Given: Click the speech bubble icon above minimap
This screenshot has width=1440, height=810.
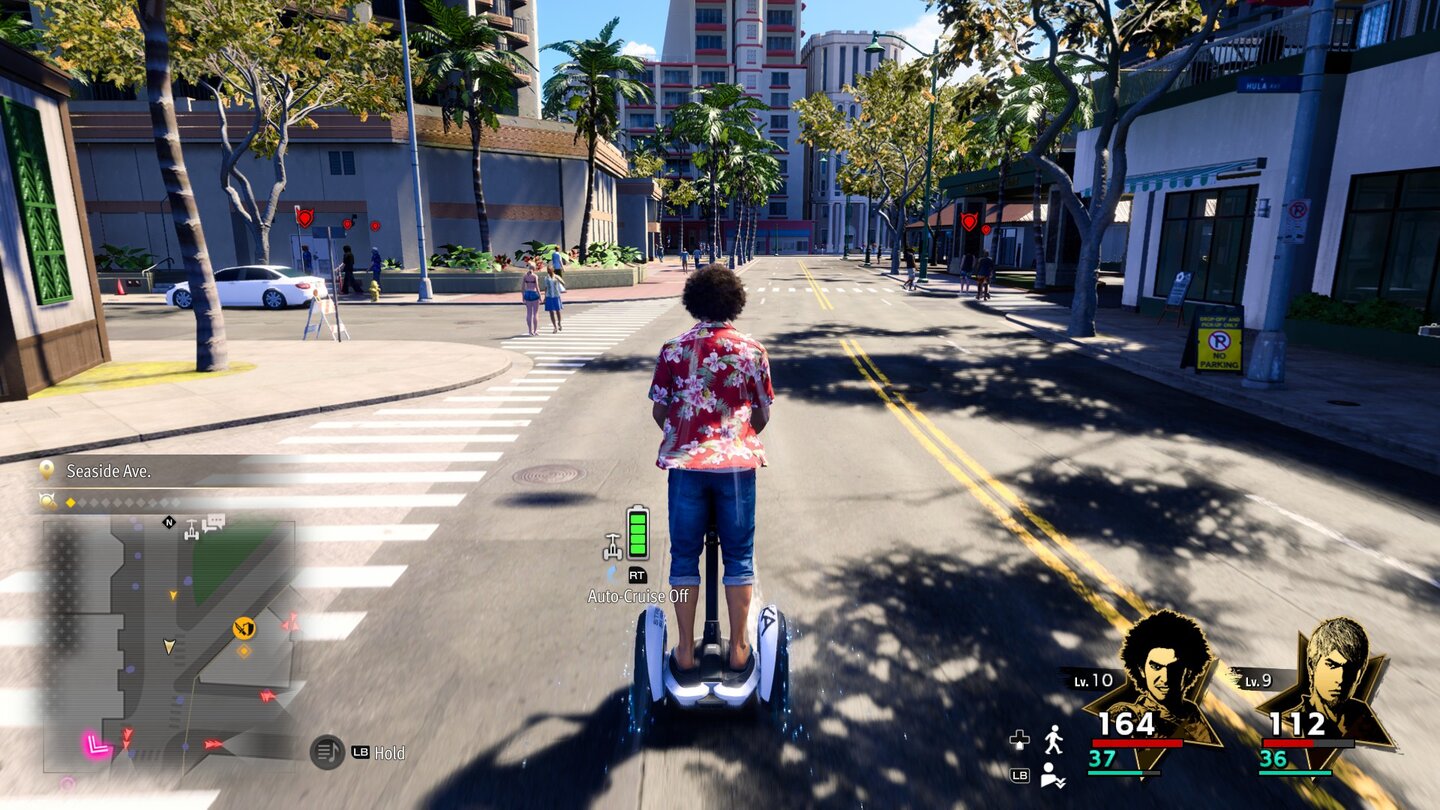Looking at the screenshot, I should (213, 523).
